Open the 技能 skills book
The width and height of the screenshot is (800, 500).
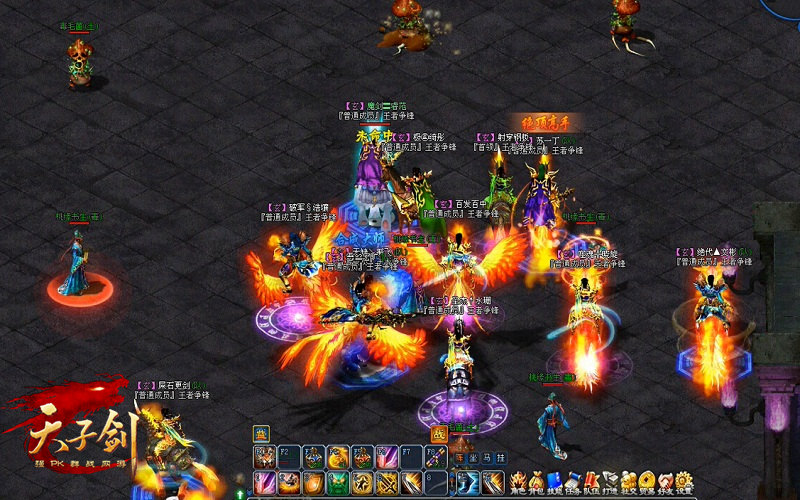pos(556,481)
